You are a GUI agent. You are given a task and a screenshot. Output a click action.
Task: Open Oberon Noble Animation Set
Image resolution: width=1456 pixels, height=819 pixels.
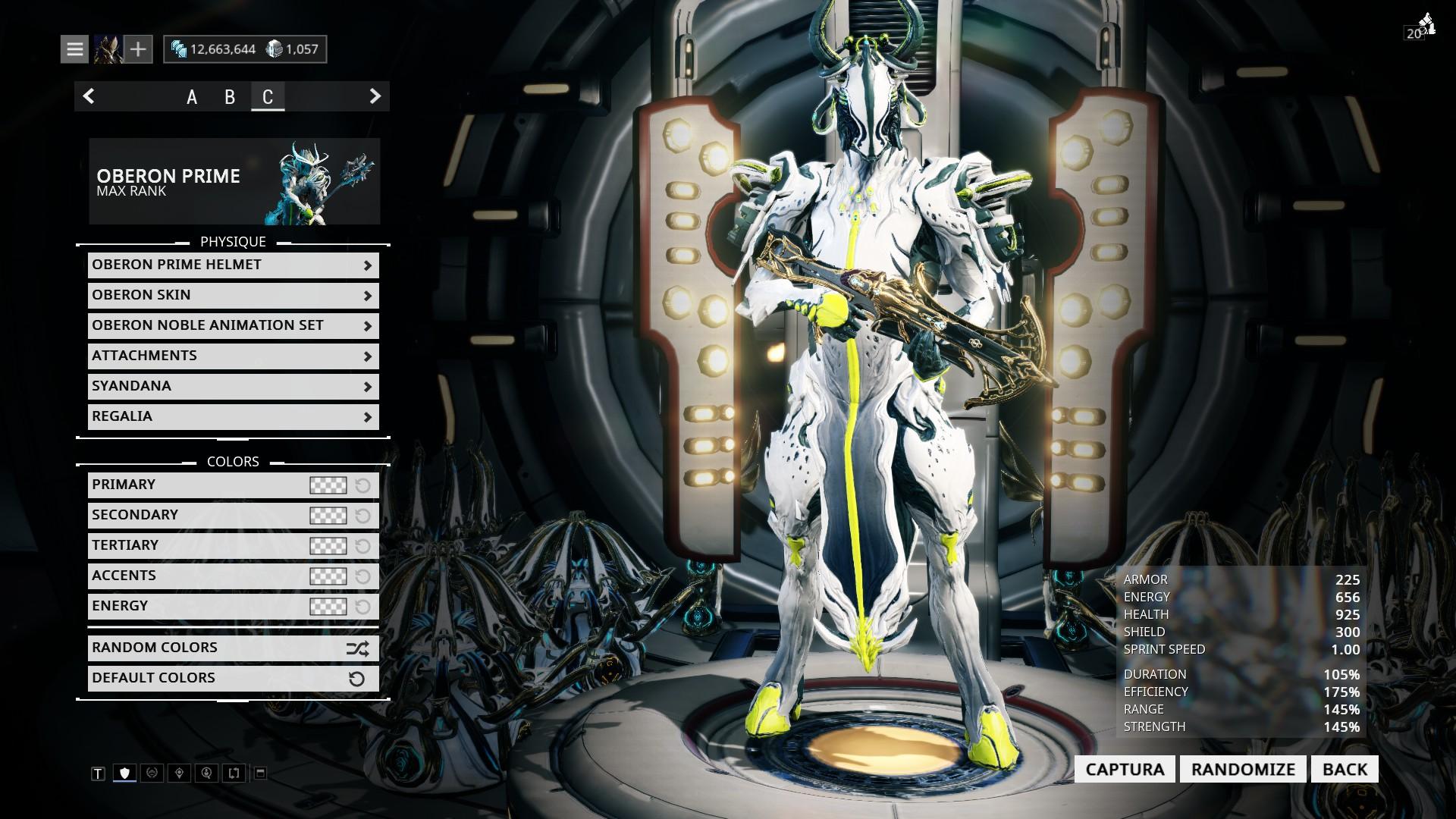(233, 325)
